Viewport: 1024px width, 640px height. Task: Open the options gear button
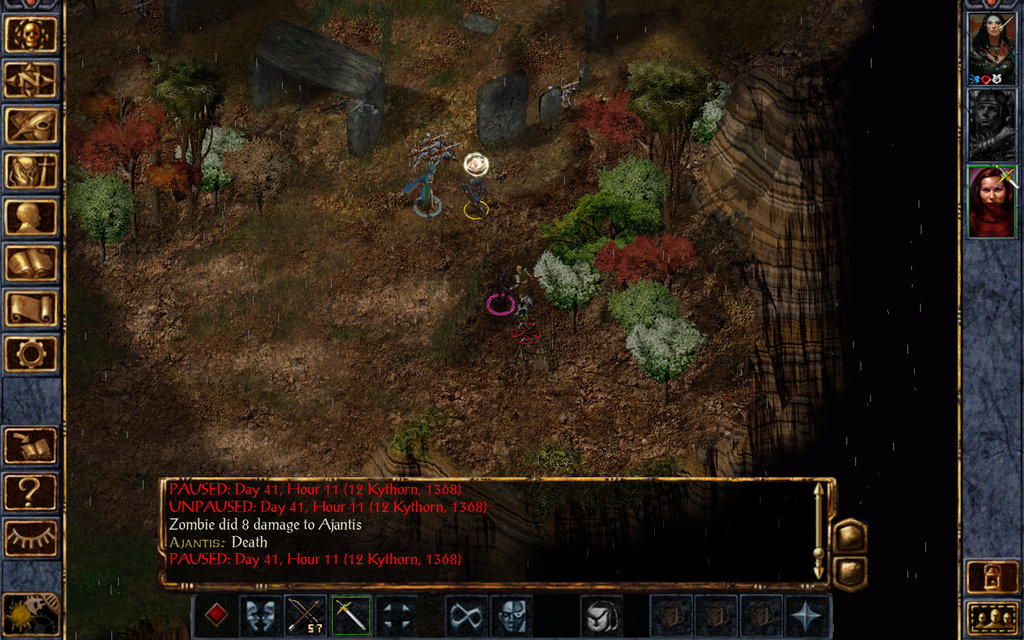coord(30,353)
